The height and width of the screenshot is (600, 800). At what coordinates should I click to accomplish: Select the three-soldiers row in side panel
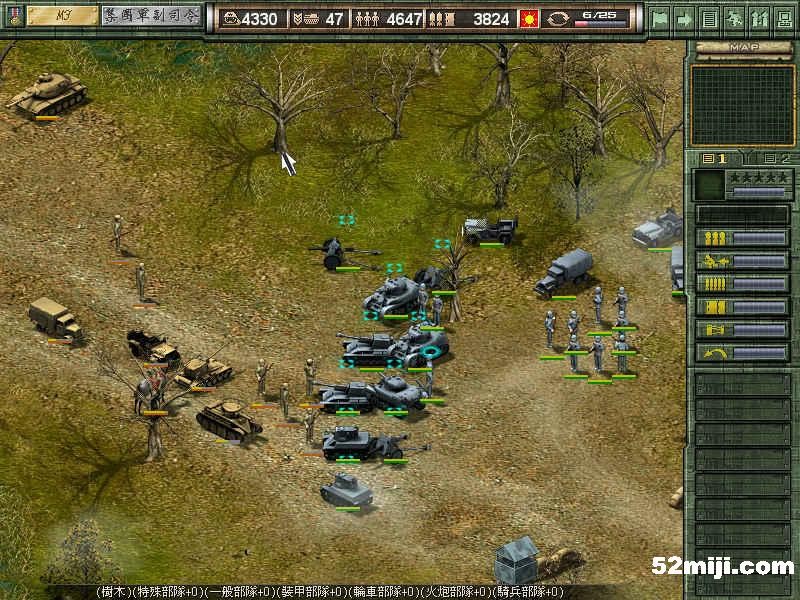pos(742,238)
